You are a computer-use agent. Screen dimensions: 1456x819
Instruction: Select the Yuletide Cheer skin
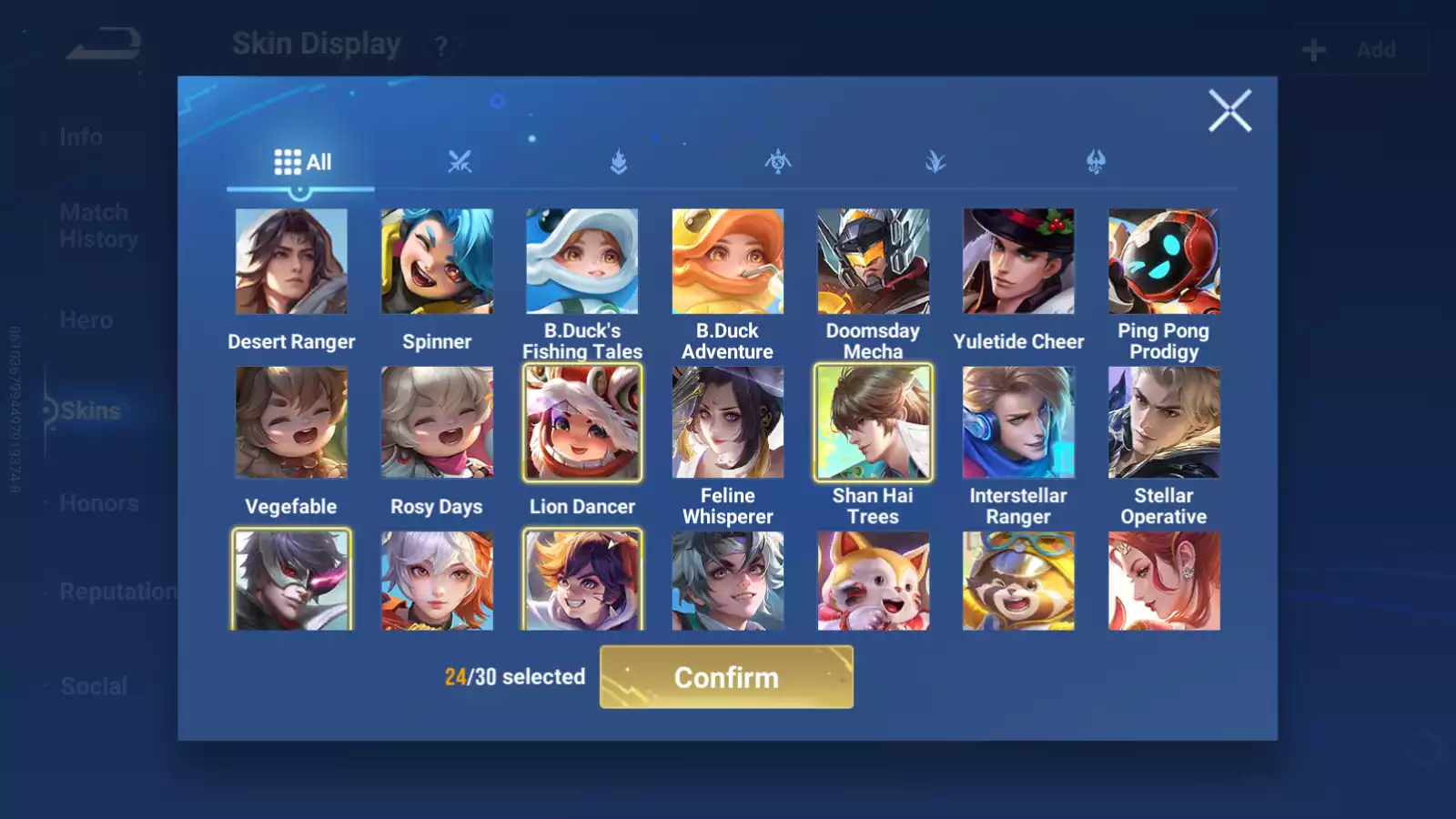[x=1018, y=262]
